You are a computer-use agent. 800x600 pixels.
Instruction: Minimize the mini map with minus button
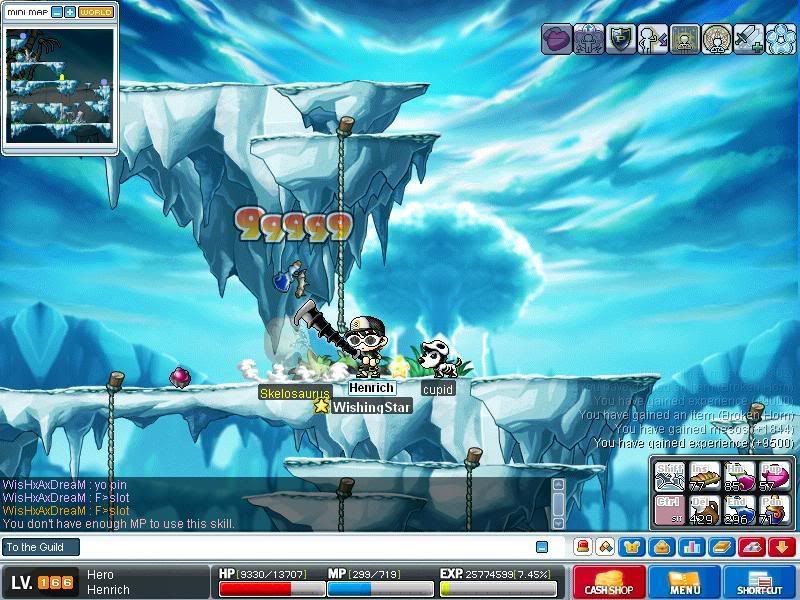57,12
